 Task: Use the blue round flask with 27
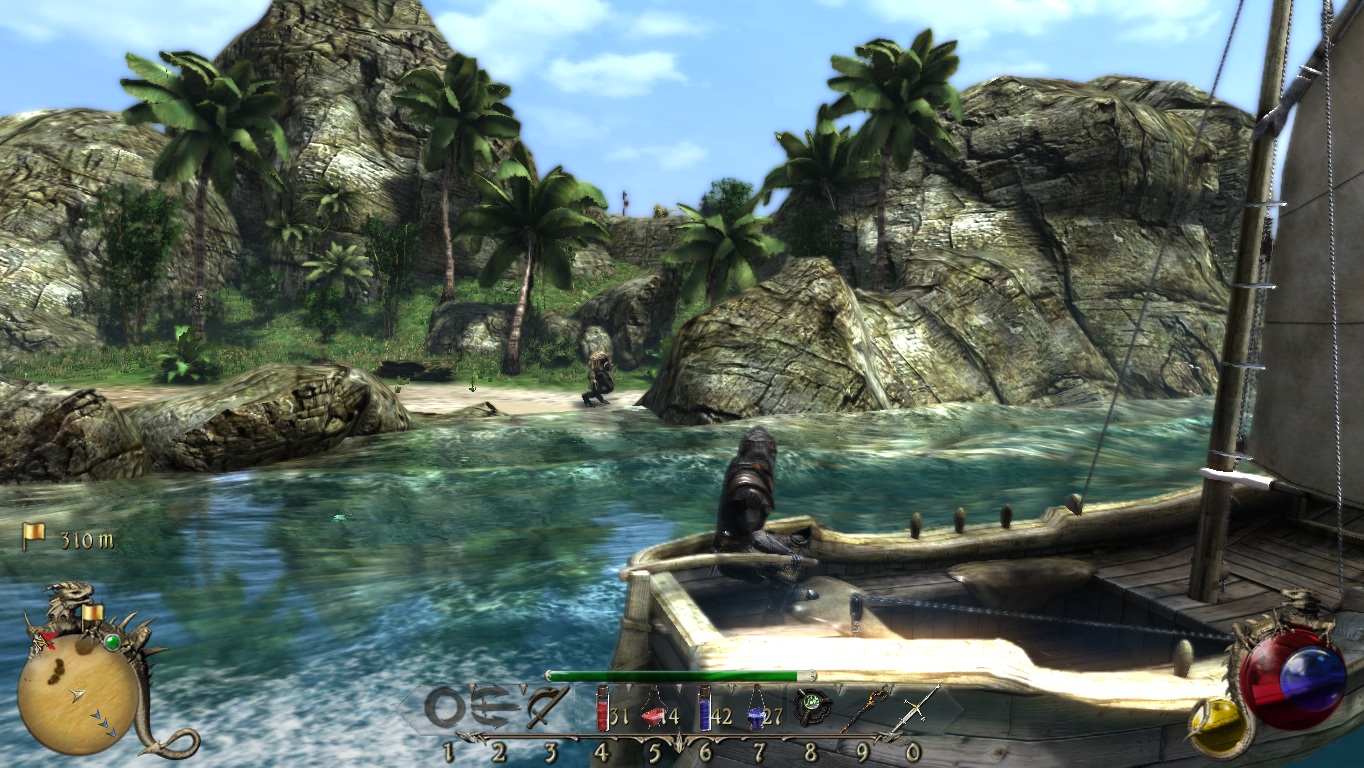point(756,713)
